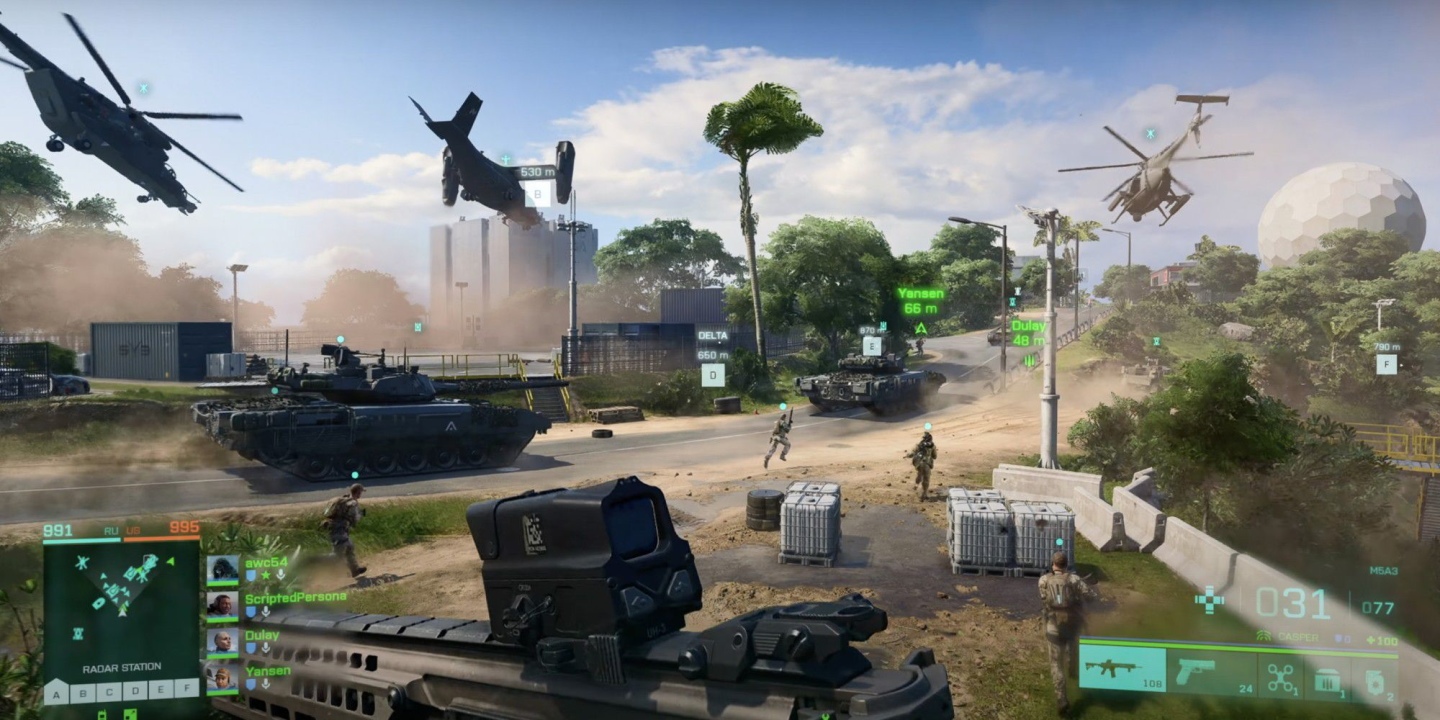1440x720 pixels.
Task: Click the star rank icon next to awc54
Action: 265,575
